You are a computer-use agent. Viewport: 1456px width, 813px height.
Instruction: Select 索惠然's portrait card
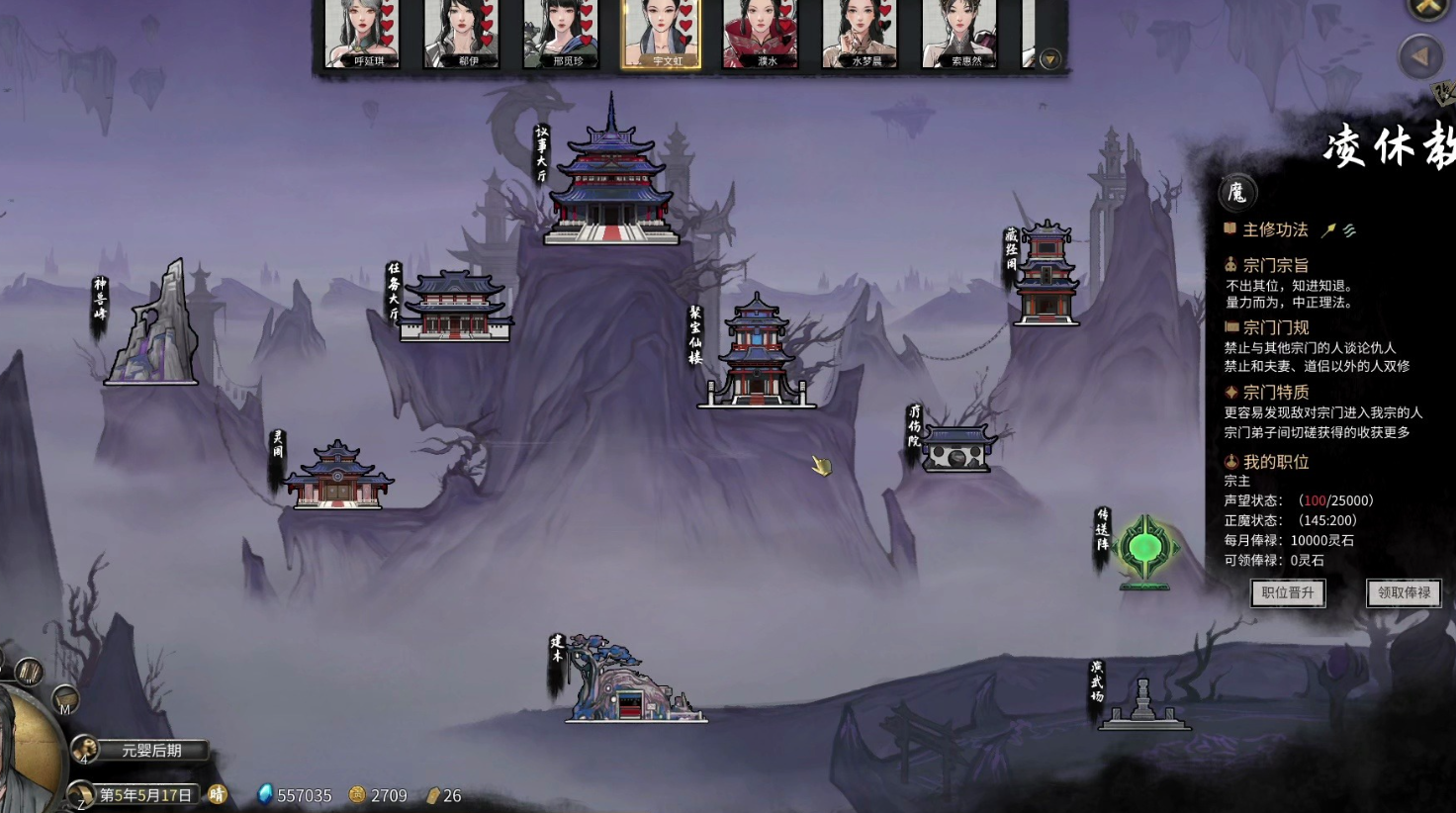tap(959, 33)
